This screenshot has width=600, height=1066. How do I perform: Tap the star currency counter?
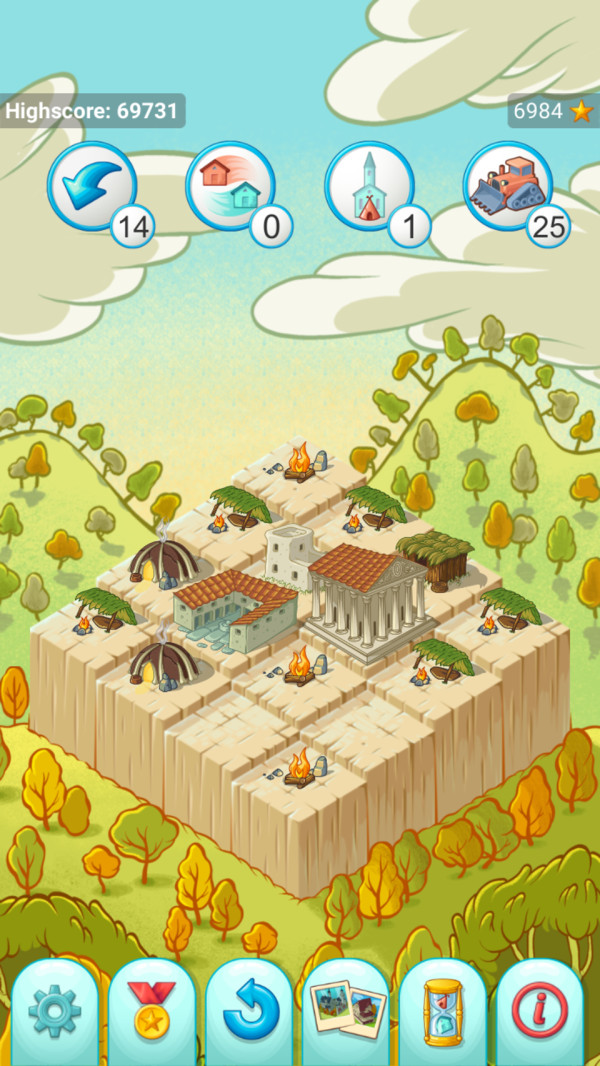(553, 111)
